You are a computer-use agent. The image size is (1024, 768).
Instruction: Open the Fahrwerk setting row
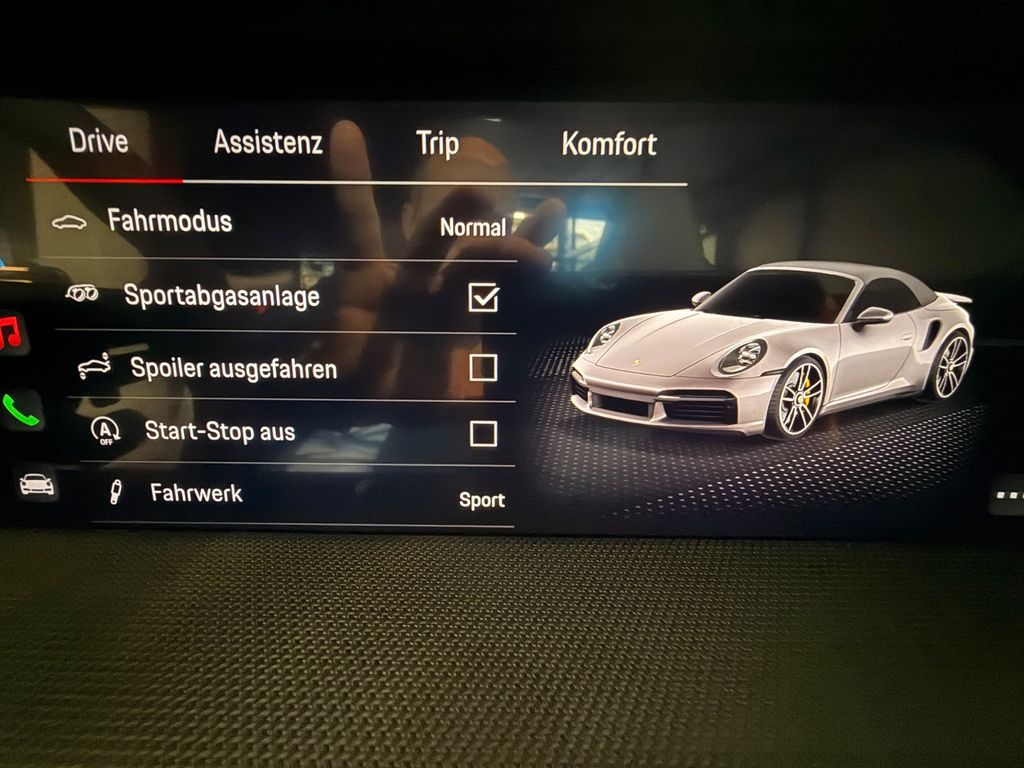tap(290, 495)
